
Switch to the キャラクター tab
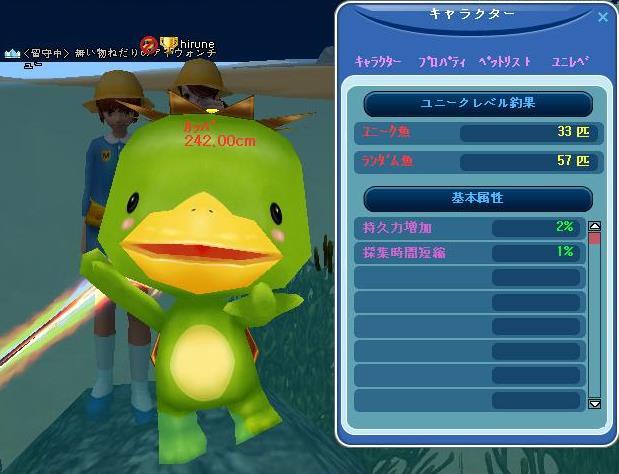pyautogui.click(x=378, y=62)
